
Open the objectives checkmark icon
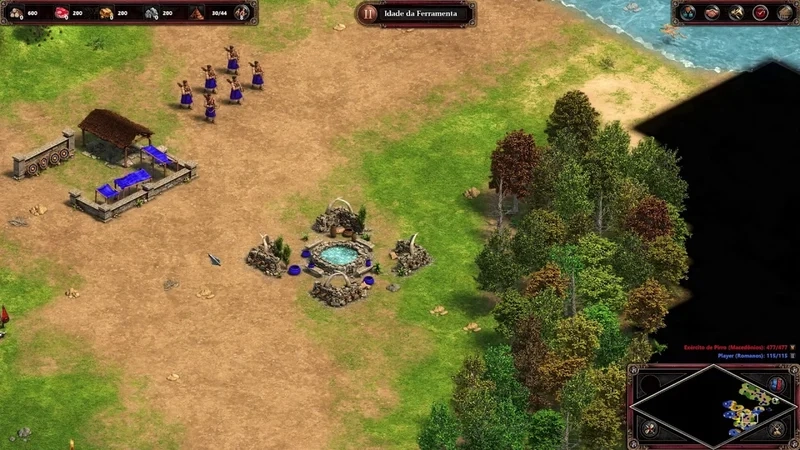click(x=760, y=13)
